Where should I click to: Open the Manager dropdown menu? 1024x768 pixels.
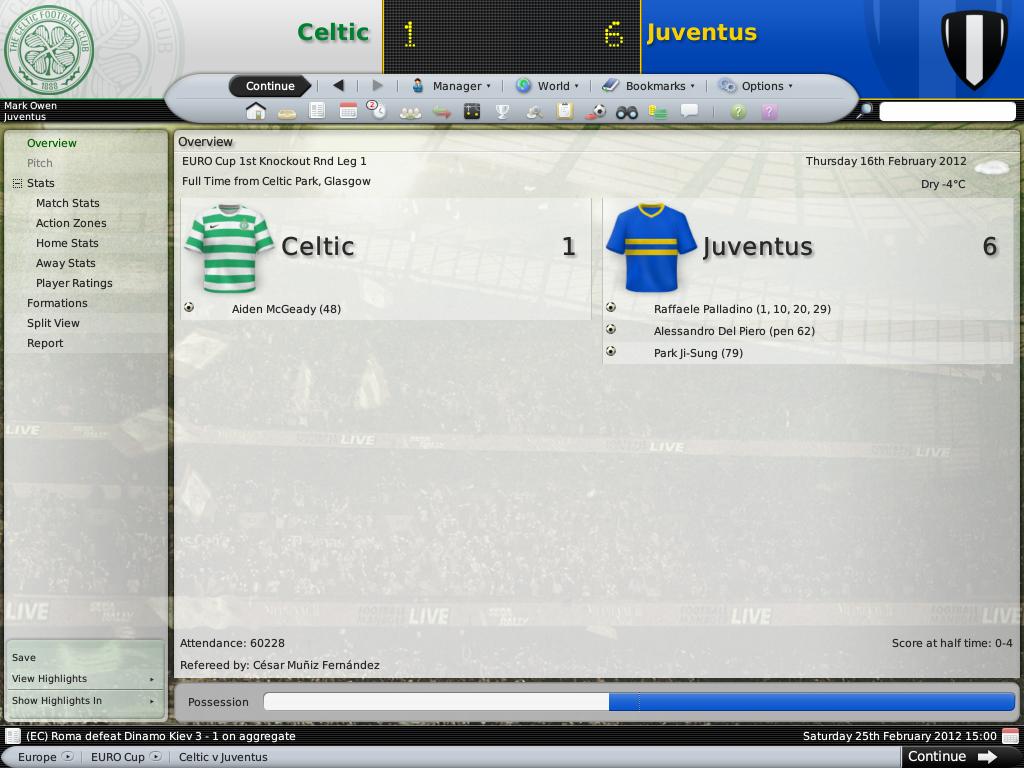[451, 86]
